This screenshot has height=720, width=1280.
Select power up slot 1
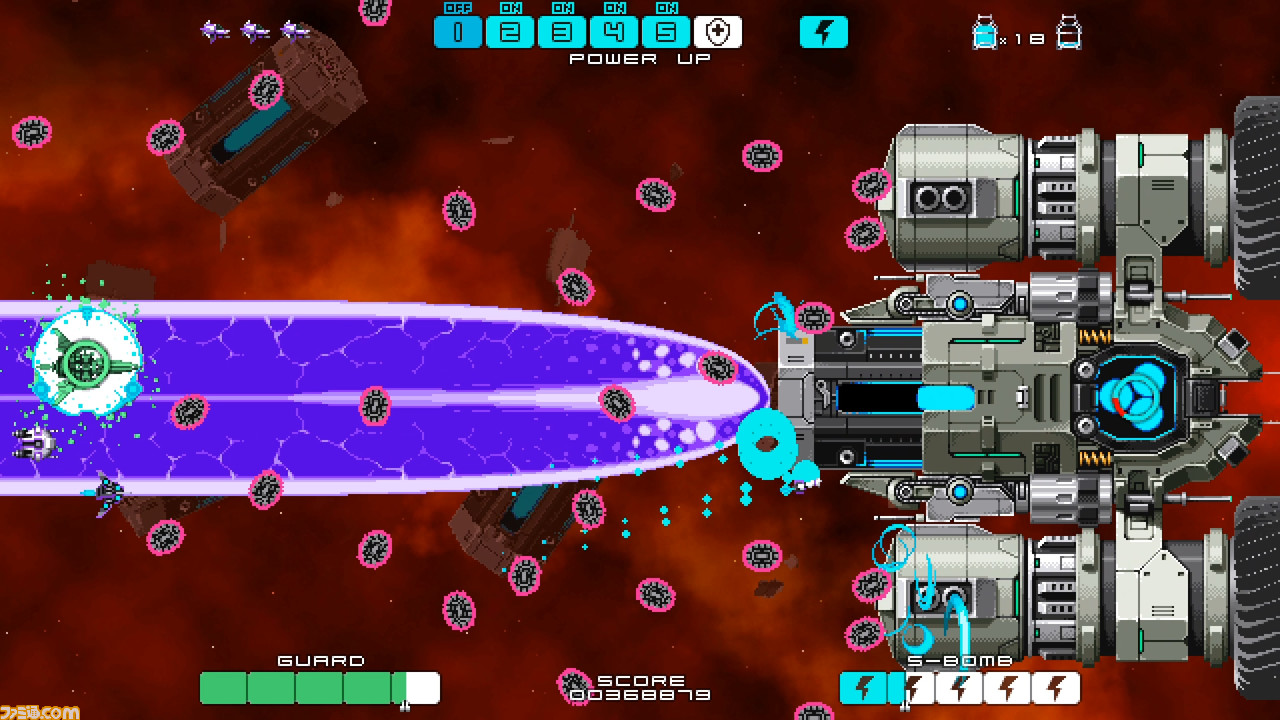458,32
